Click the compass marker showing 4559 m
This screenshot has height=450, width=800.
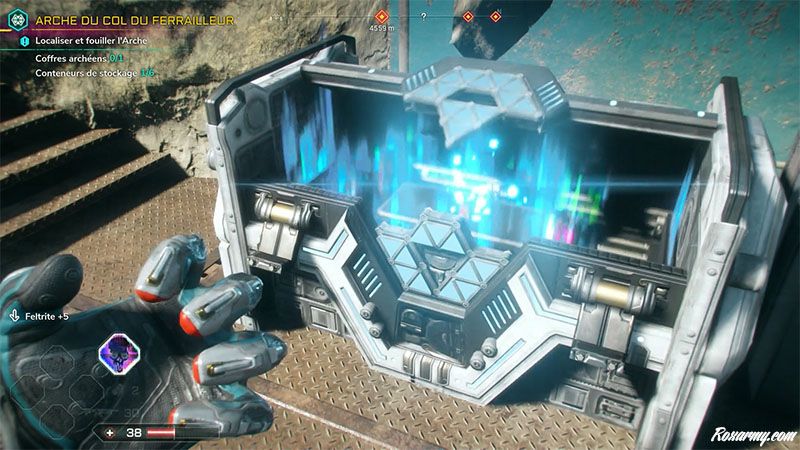381,18
